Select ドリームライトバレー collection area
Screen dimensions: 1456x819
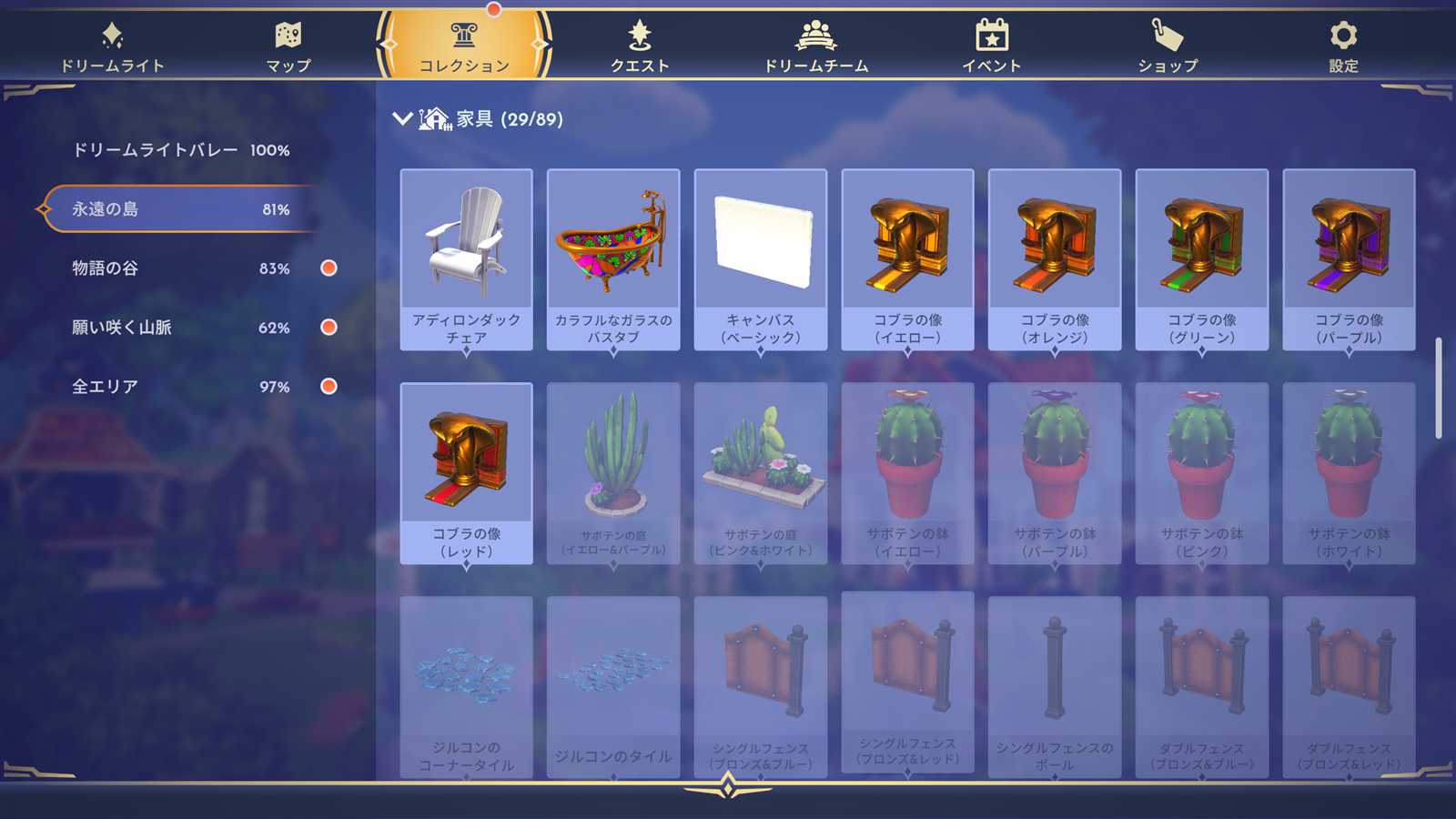pos(180,150)
